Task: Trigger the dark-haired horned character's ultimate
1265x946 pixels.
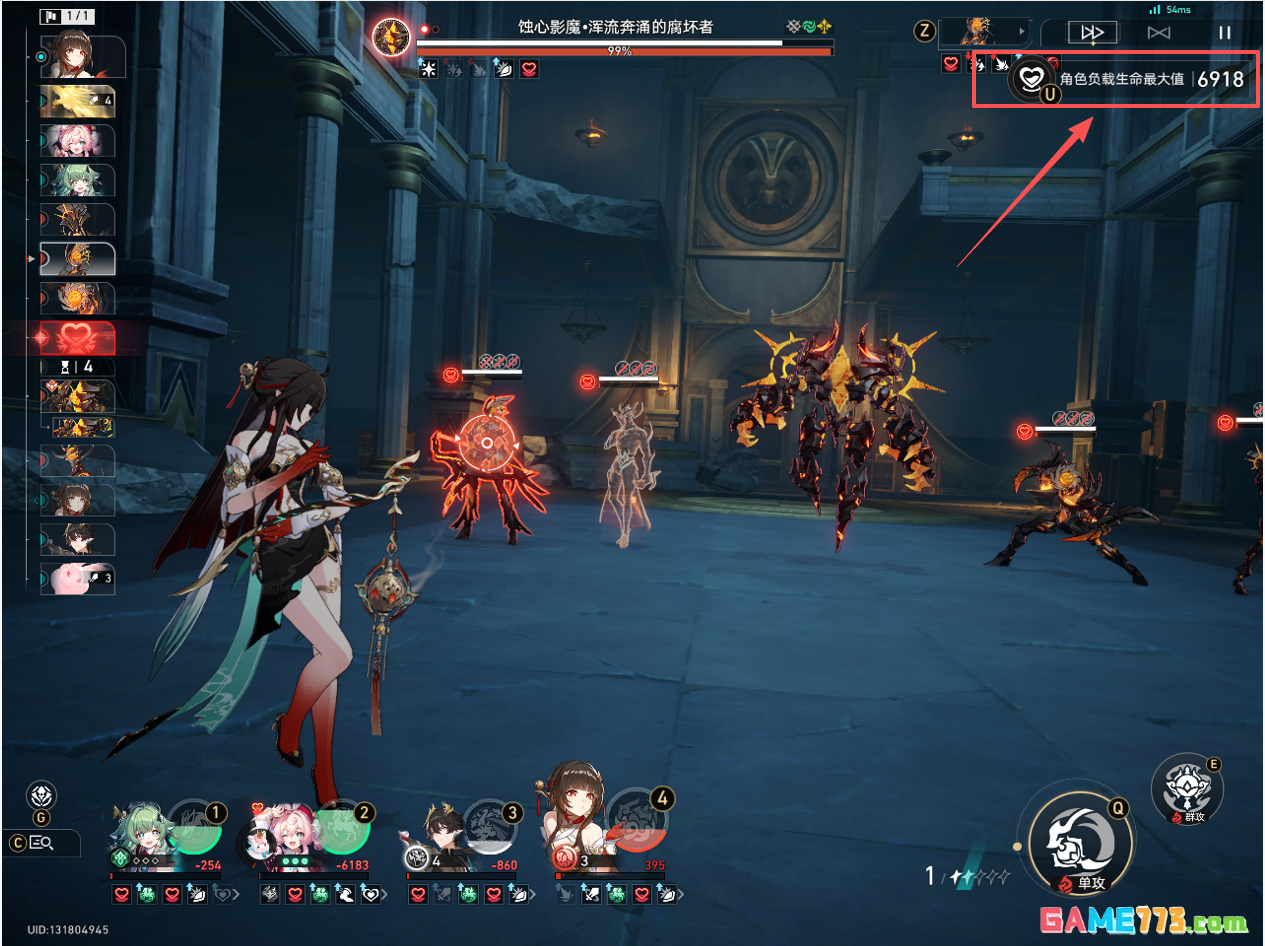Action: tap(492, 825)
